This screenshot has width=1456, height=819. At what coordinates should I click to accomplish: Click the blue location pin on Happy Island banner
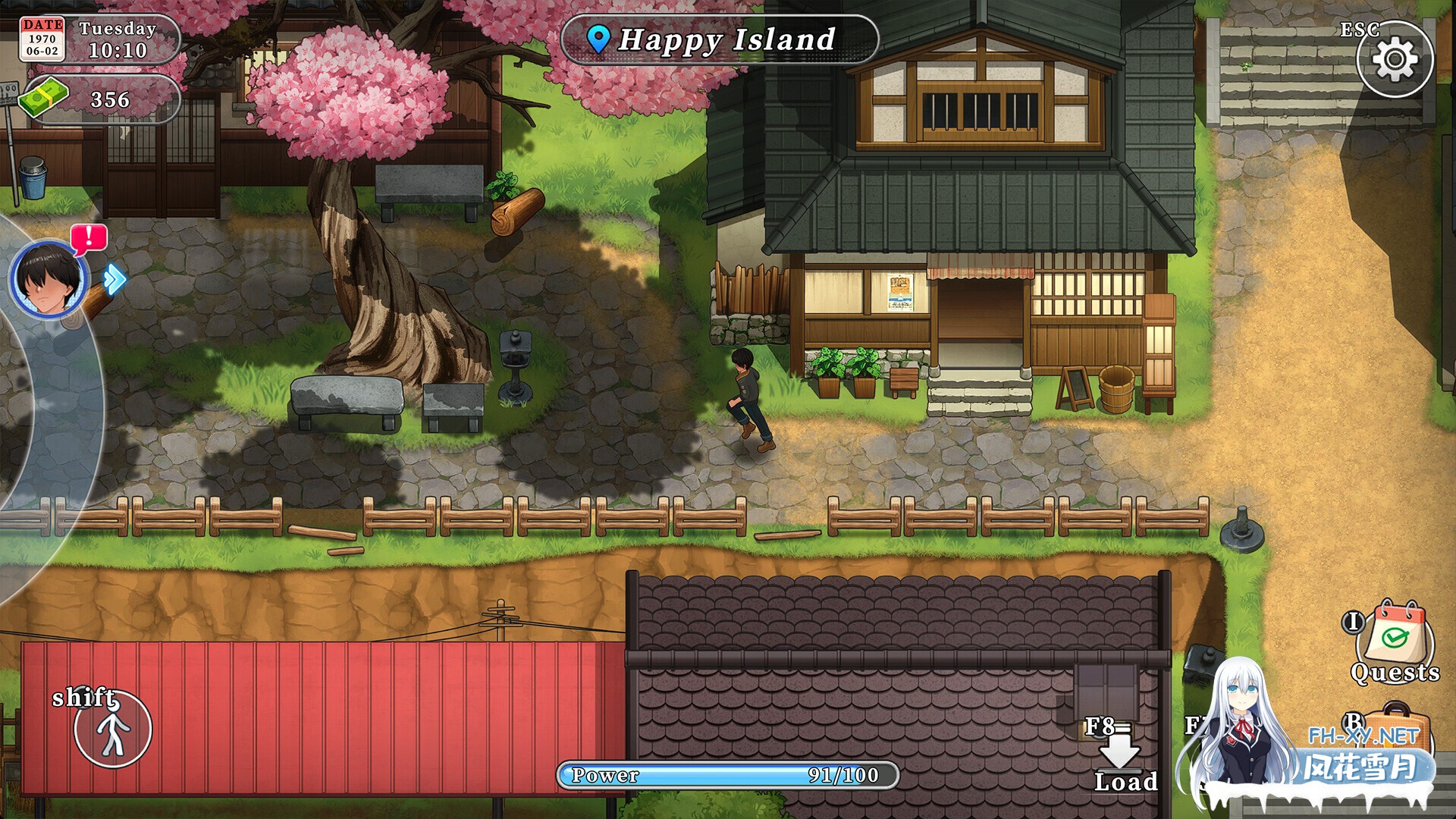click(x=599, y=39)
